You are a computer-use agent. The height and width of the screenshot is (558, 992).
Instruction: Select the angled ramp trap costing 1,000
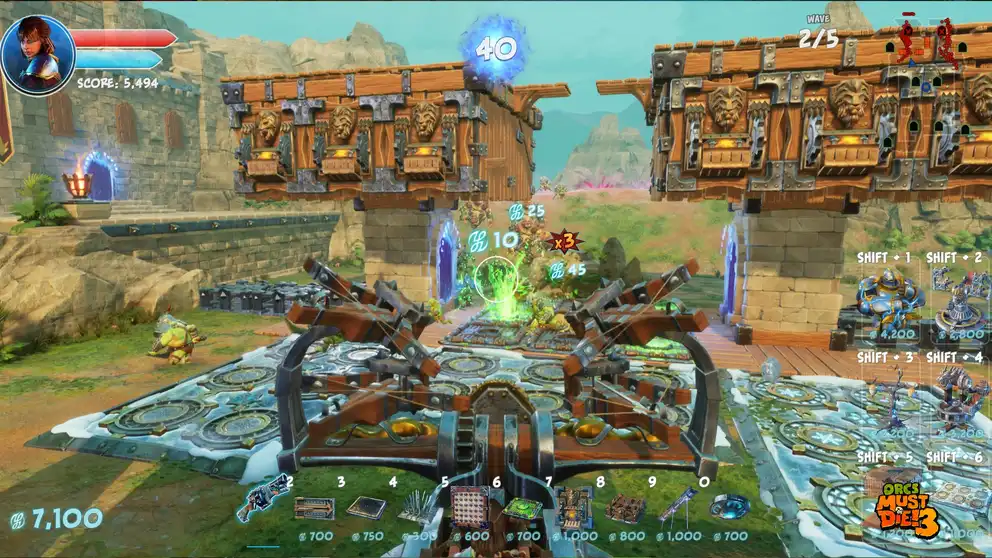click(676, 505)
